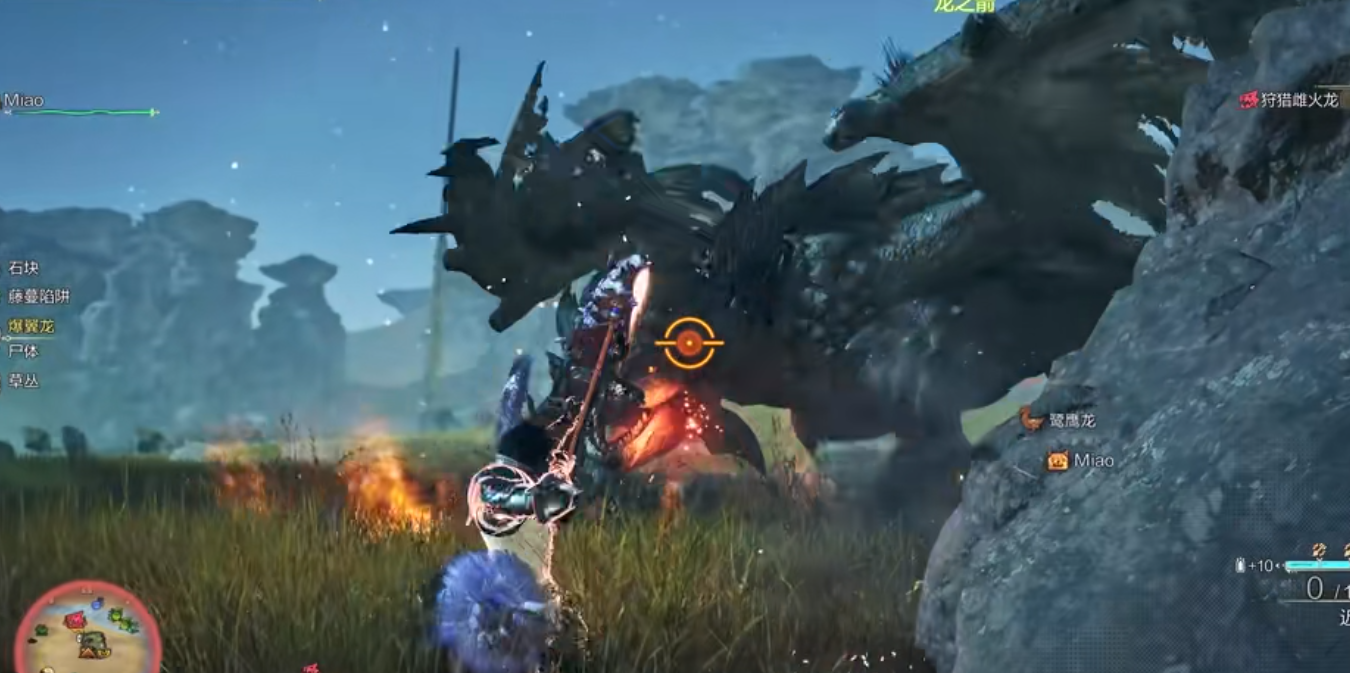Click the red monster icon on minimap
This screenshot has height=673, width=1350.
75,620
